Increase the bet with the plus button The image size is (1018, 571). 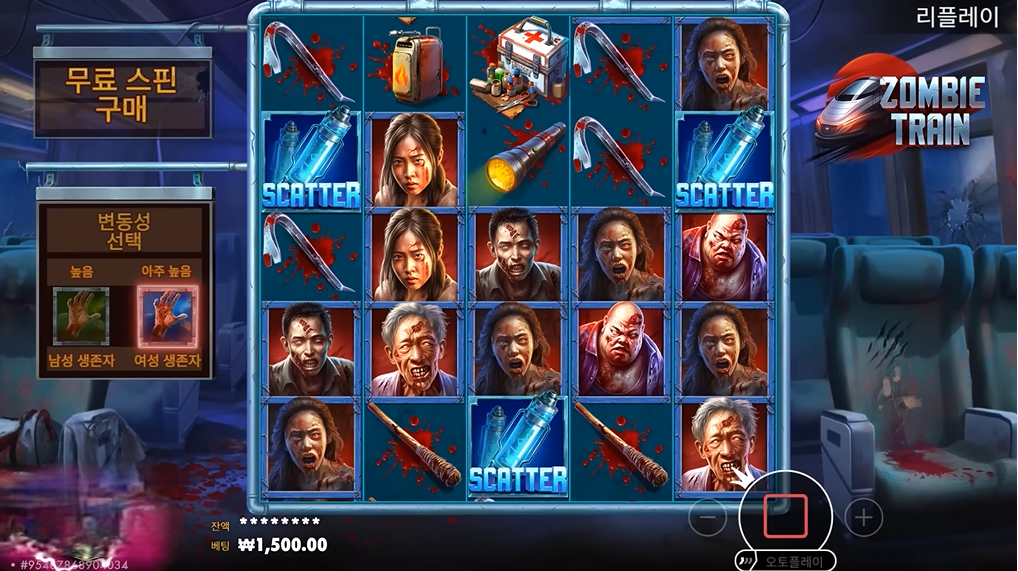[x=864, y=518]
